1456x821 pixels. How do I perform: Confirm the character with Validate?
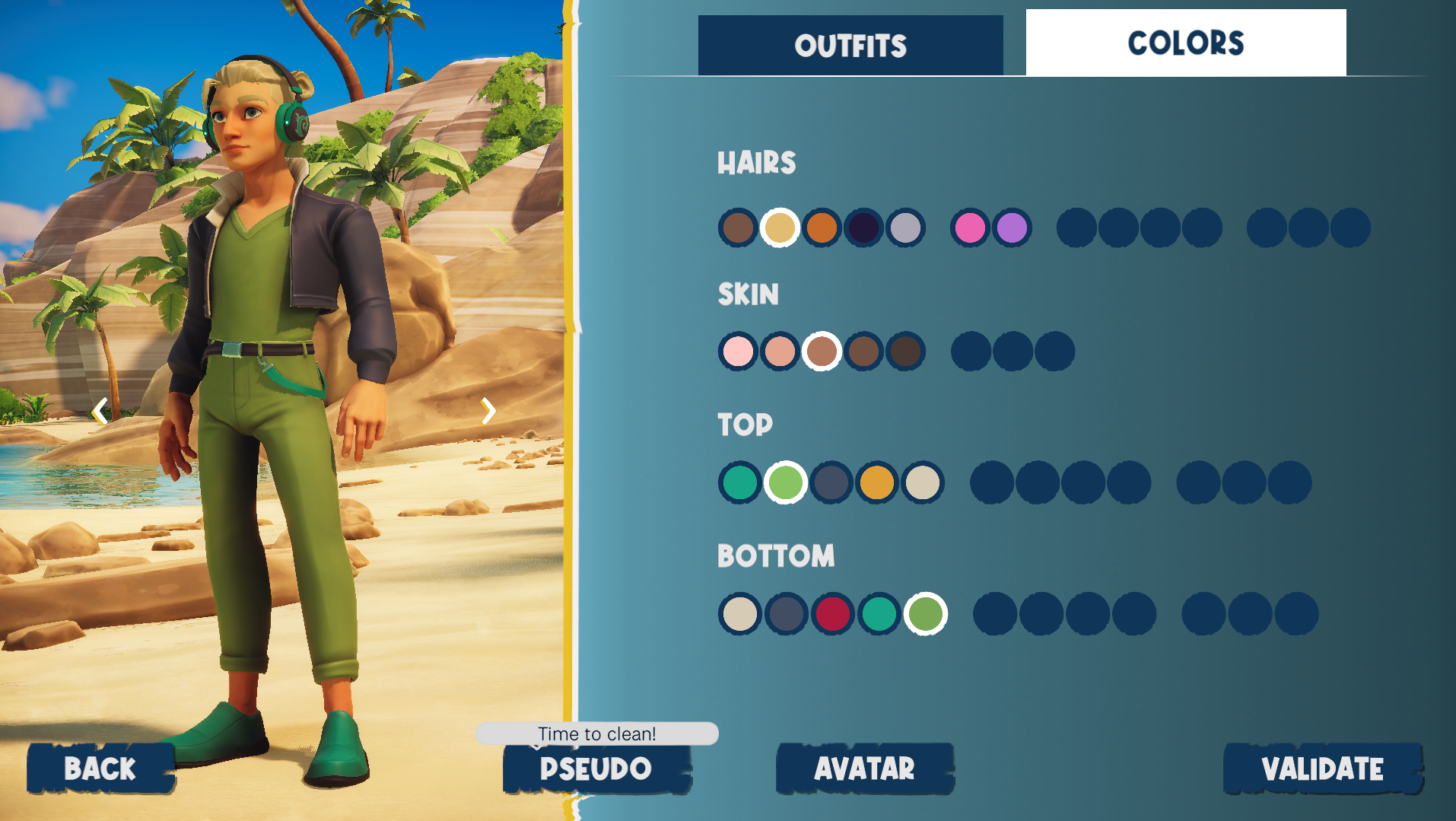(1322, 768)
